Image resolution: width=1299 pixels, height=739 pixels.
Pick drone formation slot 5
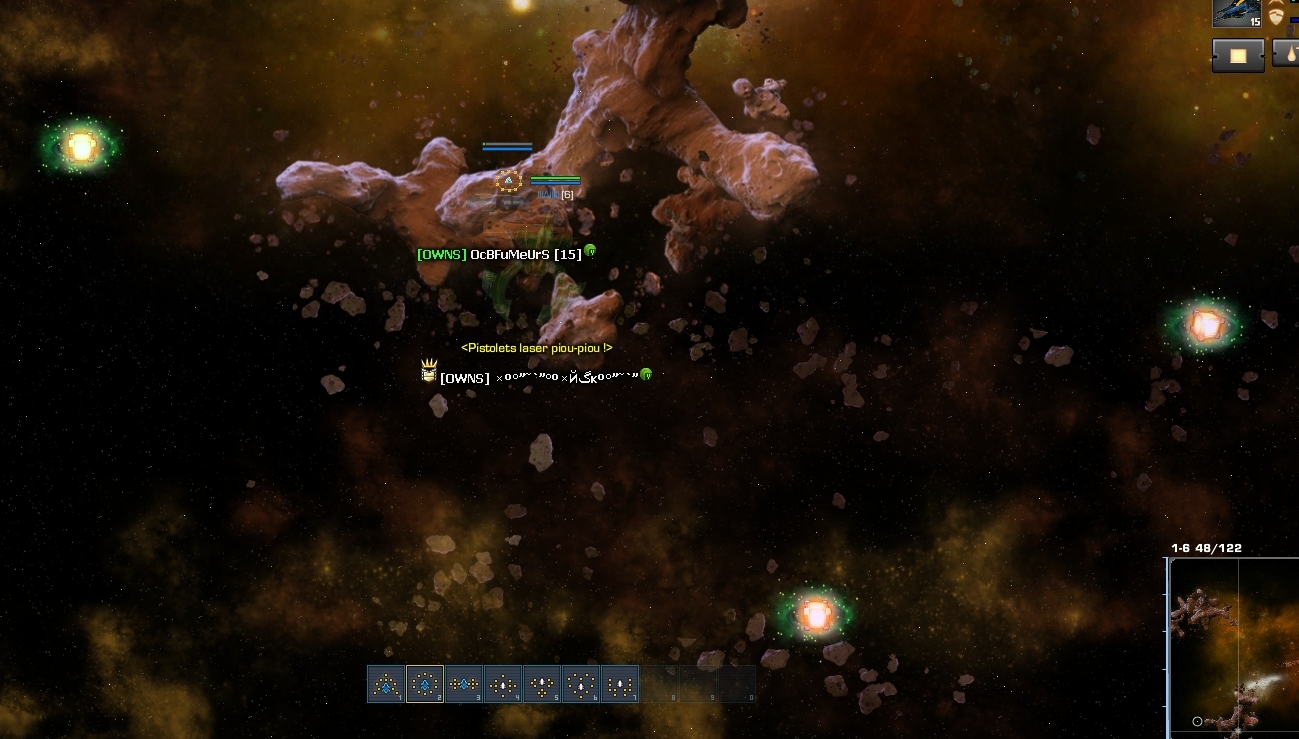[x=542, y=685]
